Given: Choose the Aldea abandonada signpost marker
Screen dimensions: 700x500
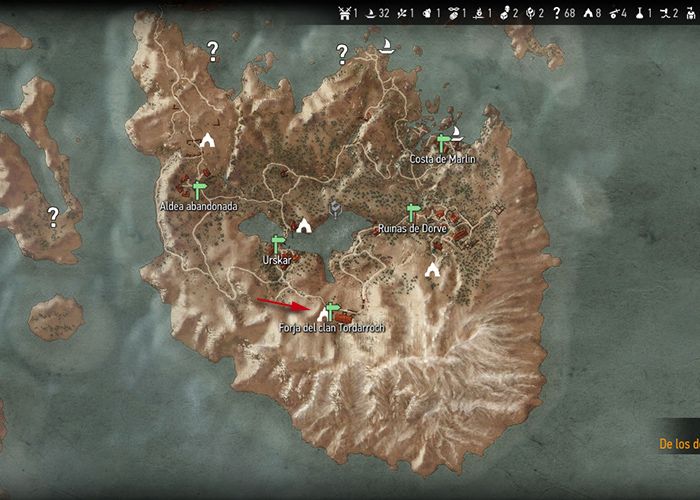Looking at the screenshot, I should pos(199,190).
